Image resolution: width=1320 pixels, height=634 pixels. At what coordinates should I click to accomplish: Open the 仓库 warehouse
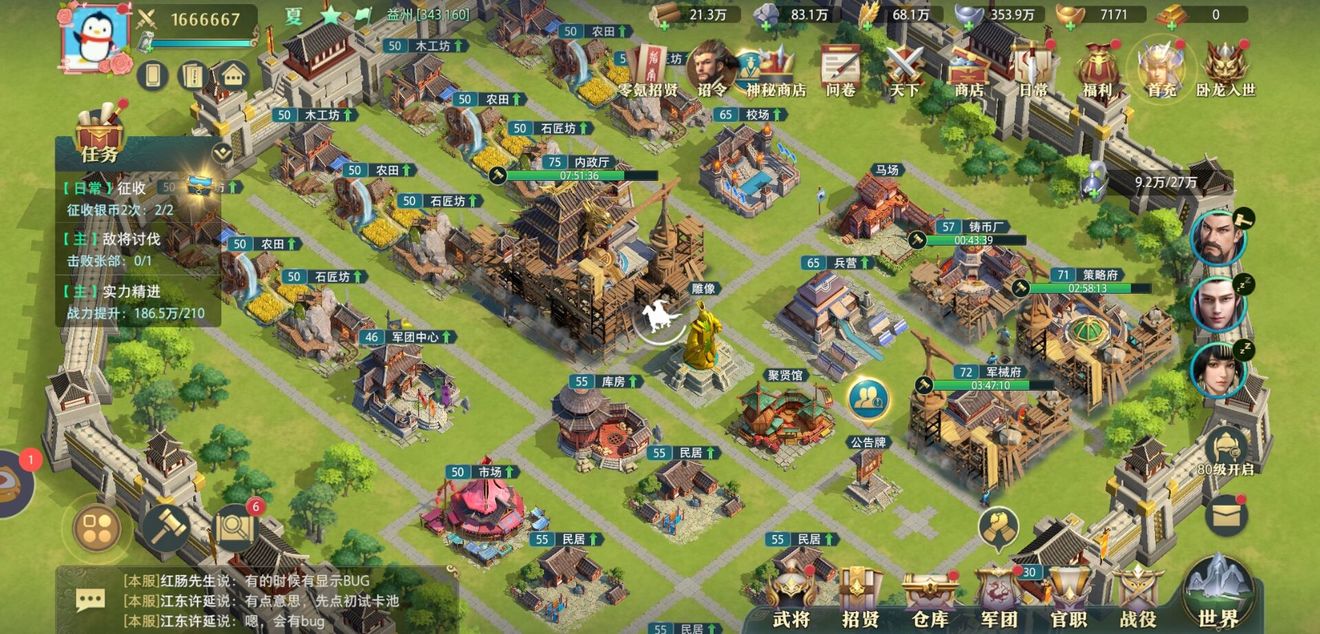pyautogui.click(x=930, y=598)
